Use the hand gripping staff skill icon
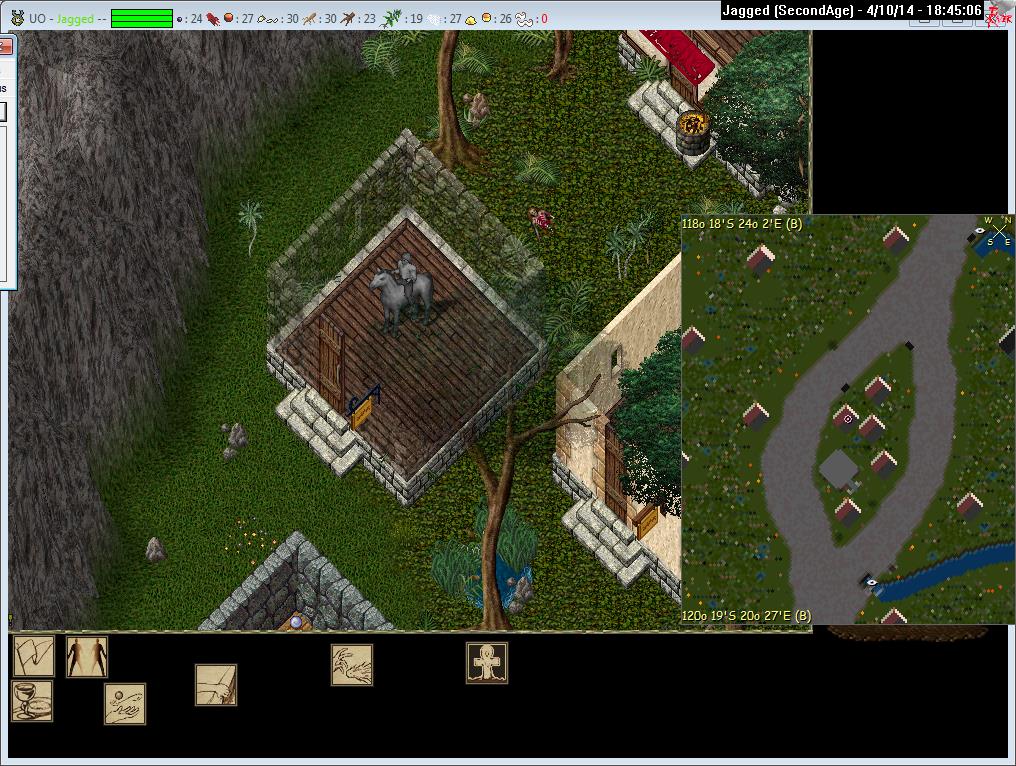Image resolution: width=1016 pixels, height=766 pixels. pyautogui.click(x=216, y=685)
